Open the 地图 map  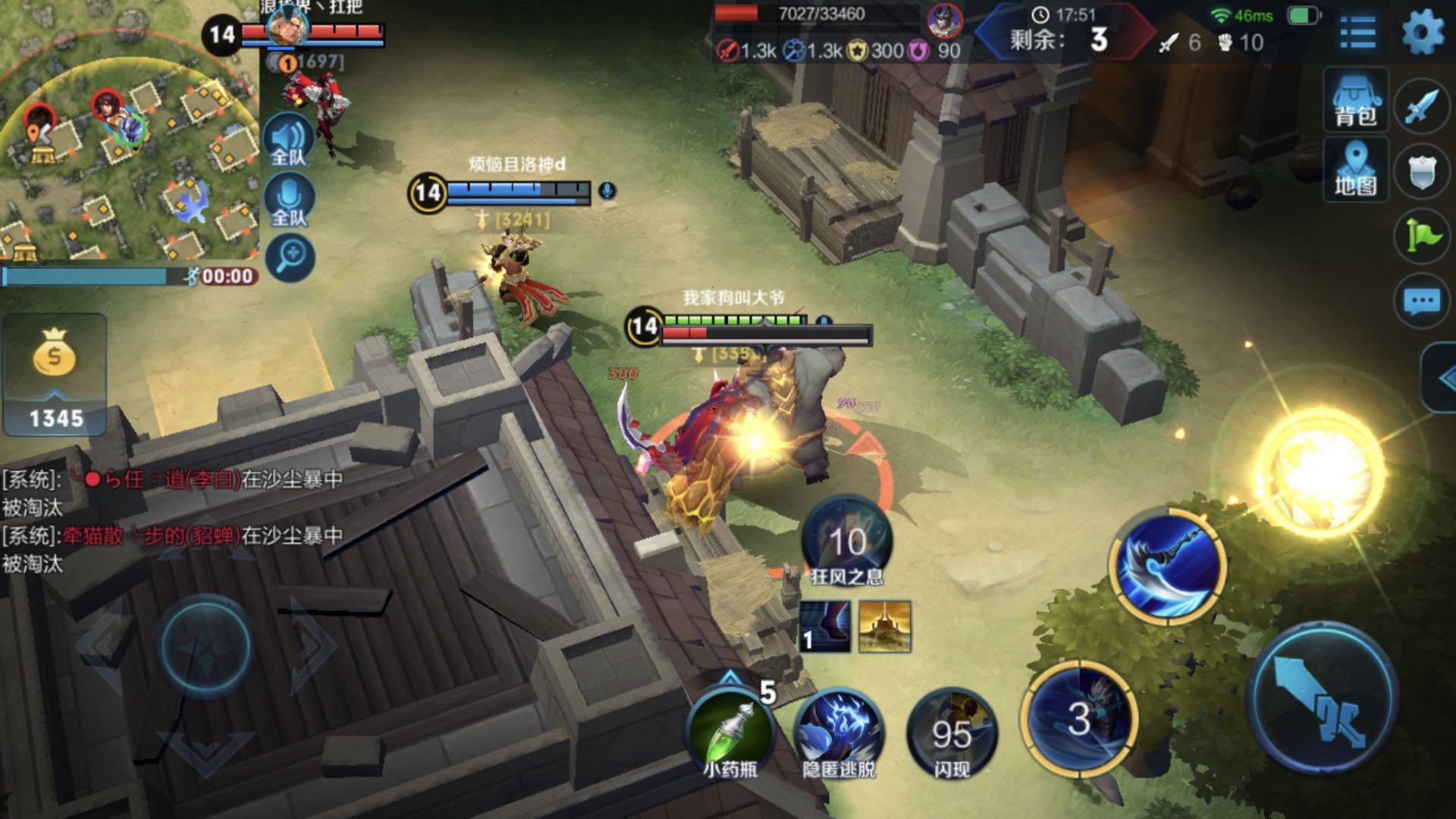(x=1355, y=169)
